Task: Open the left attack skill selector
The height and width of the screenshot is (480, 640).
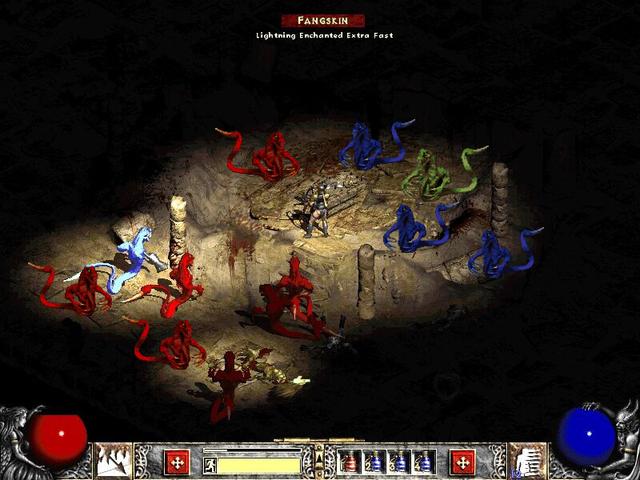Action: [113, 461]
